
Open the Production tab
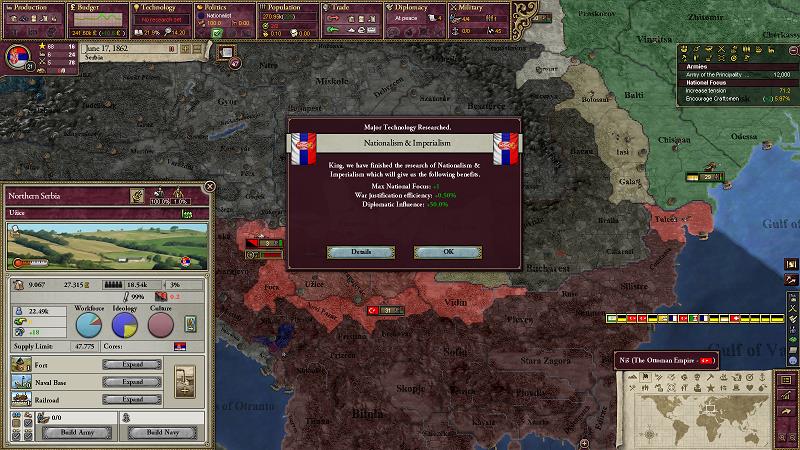(x=32, y=7)
